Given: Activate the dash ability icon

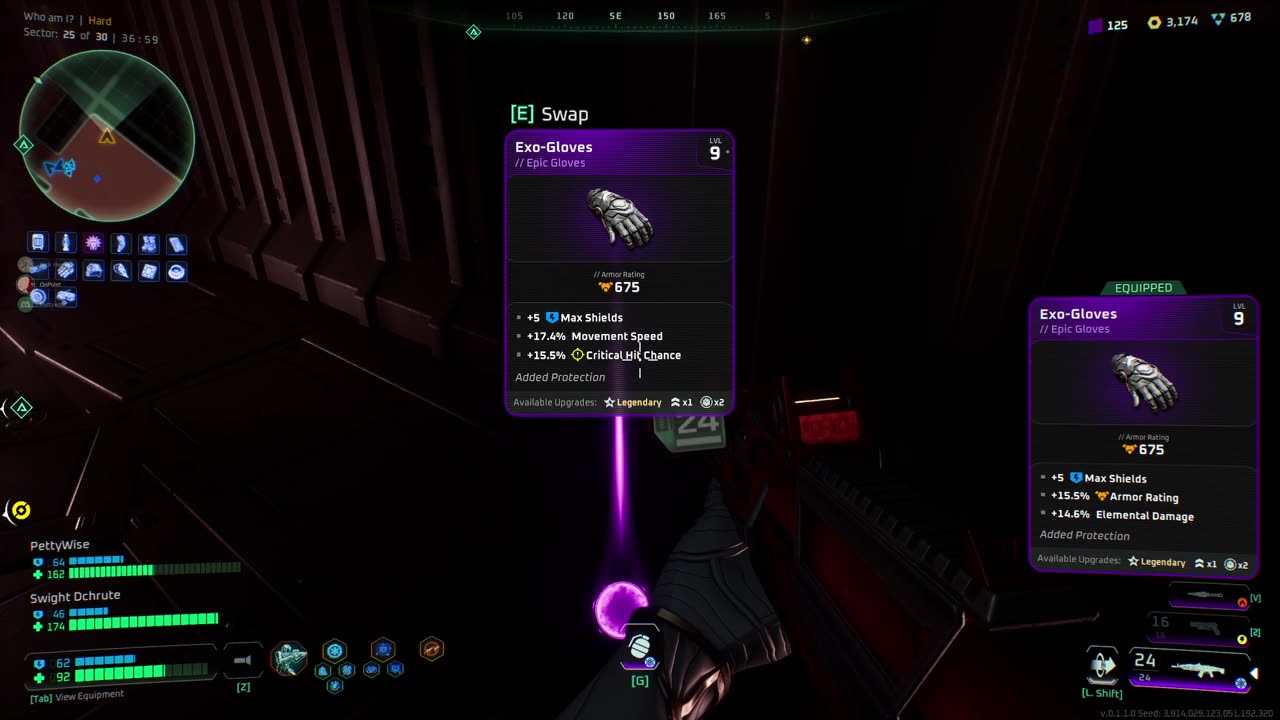Looking at the screenshot, I should pyautogui.click(x=1102, y=665).
